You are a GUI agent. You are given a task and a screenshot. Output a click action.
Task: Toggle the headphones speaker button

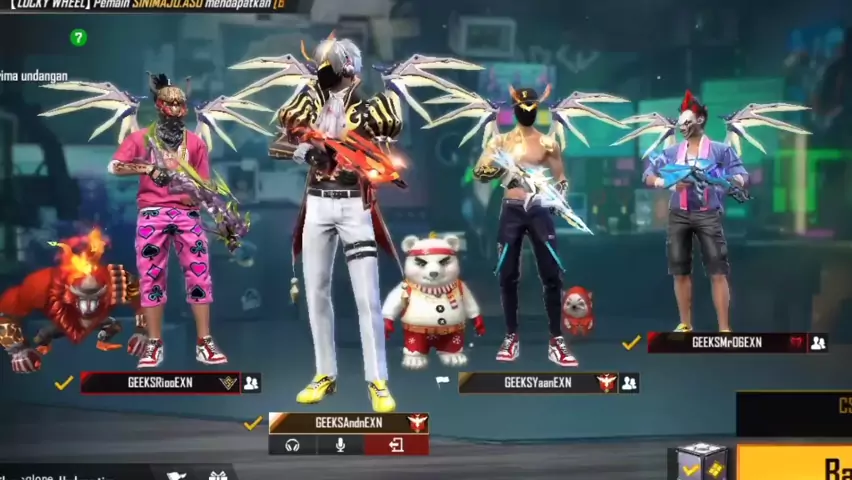click(293, 445)
